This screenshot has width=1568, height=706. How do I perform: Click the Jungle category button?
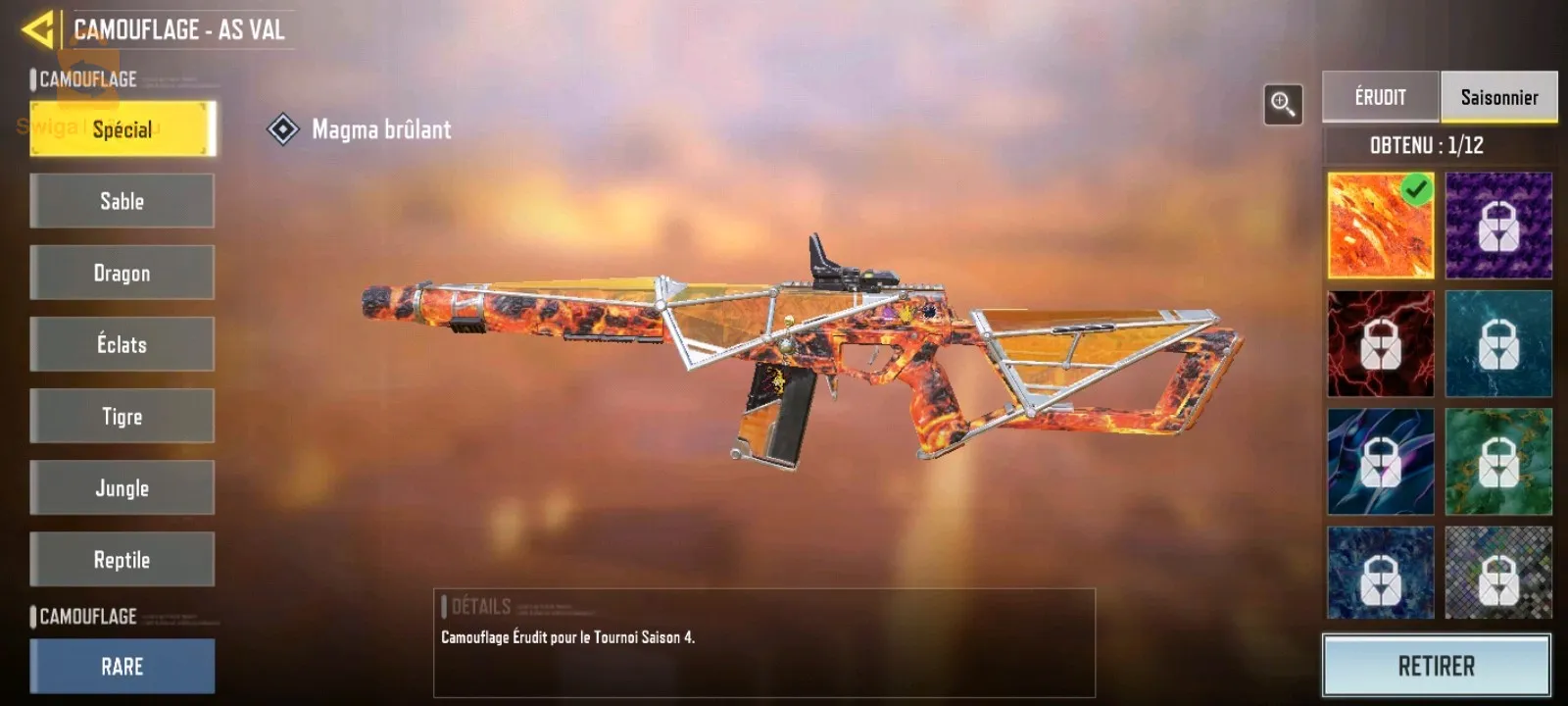coord(122,486)
